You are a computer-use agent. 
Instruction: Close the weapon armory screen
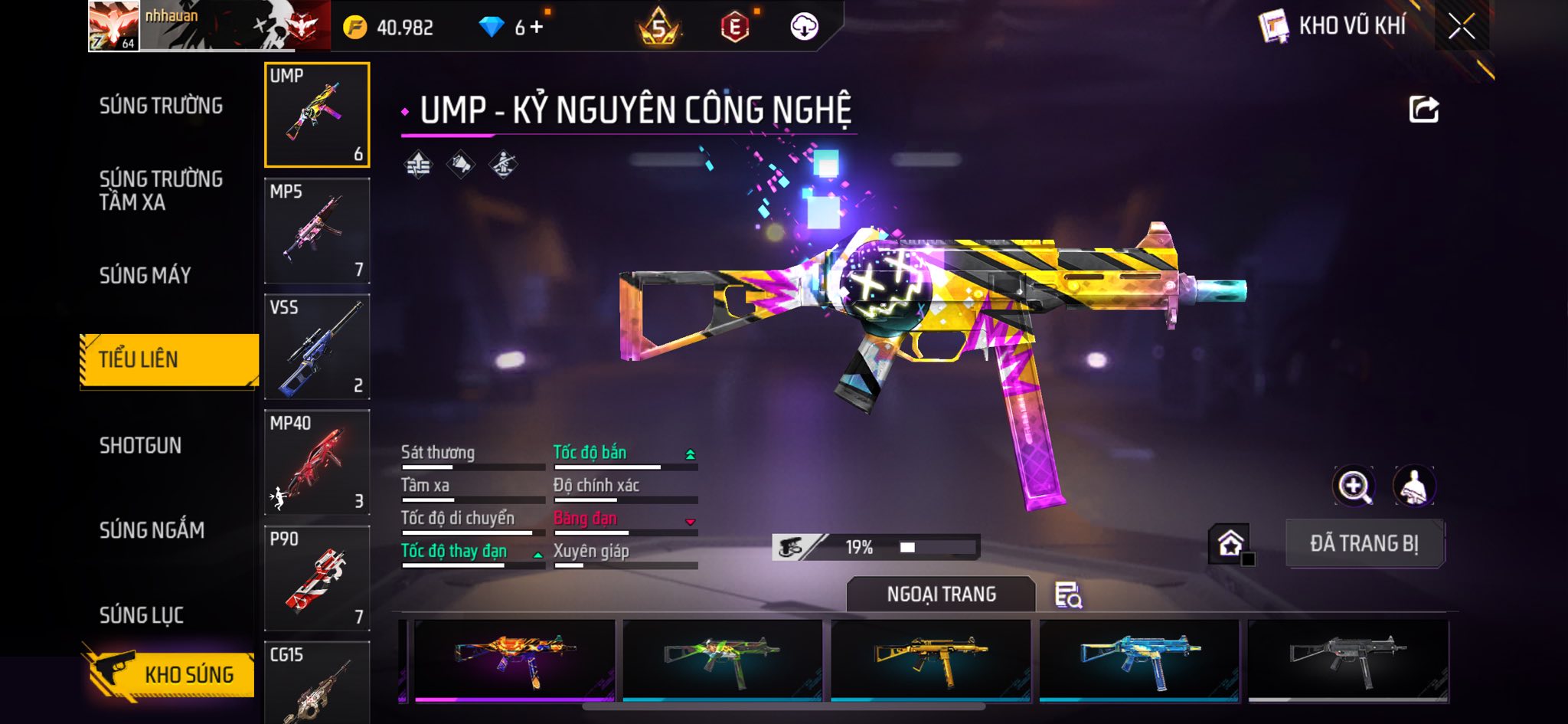coord(1461,28)
